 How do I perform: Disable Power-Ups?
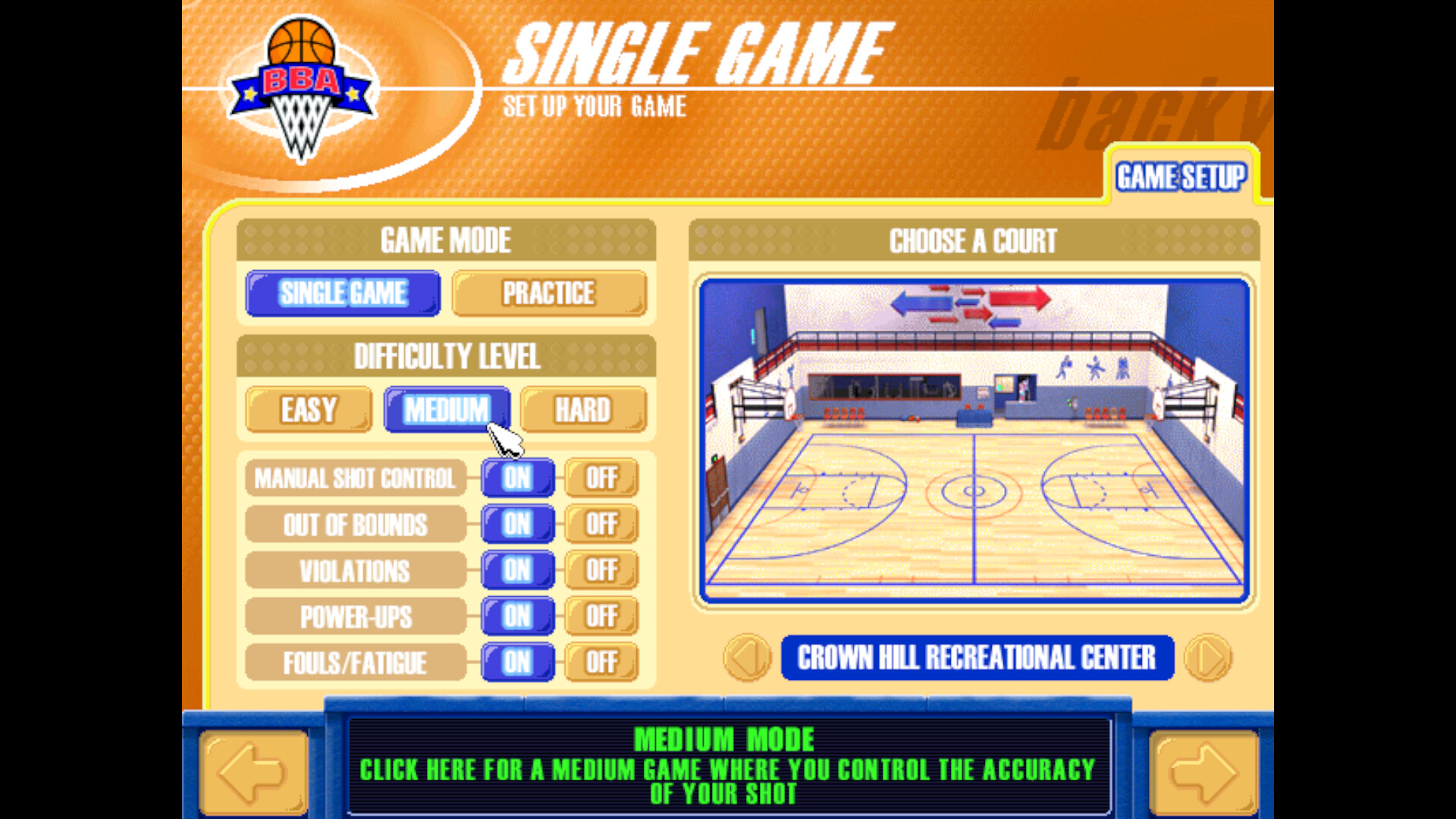click(x=601, y=617)
